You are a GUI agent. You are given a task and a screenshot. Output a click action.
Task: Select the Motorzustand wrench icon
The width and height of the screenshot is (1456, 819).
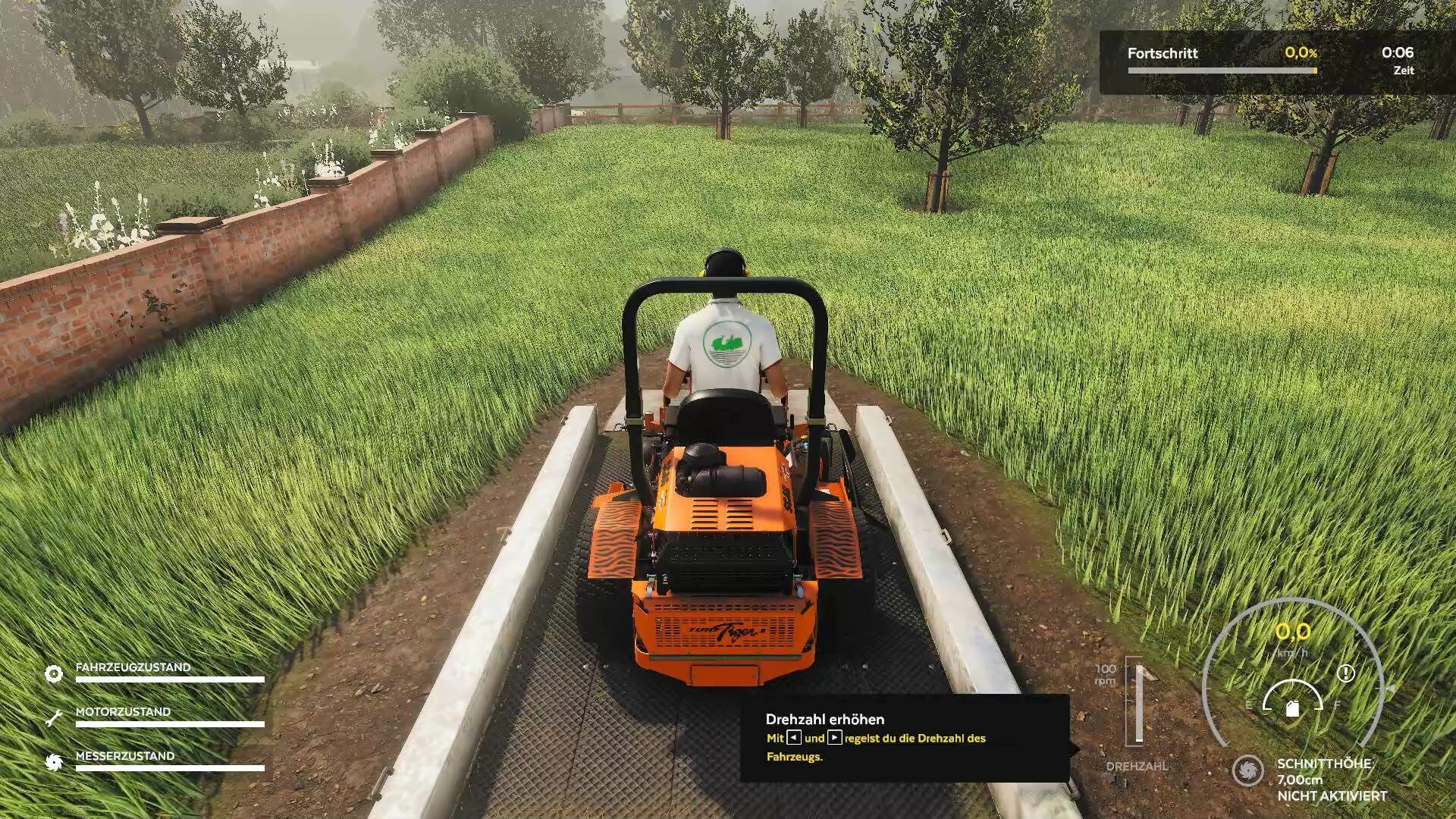coord(54,717)
